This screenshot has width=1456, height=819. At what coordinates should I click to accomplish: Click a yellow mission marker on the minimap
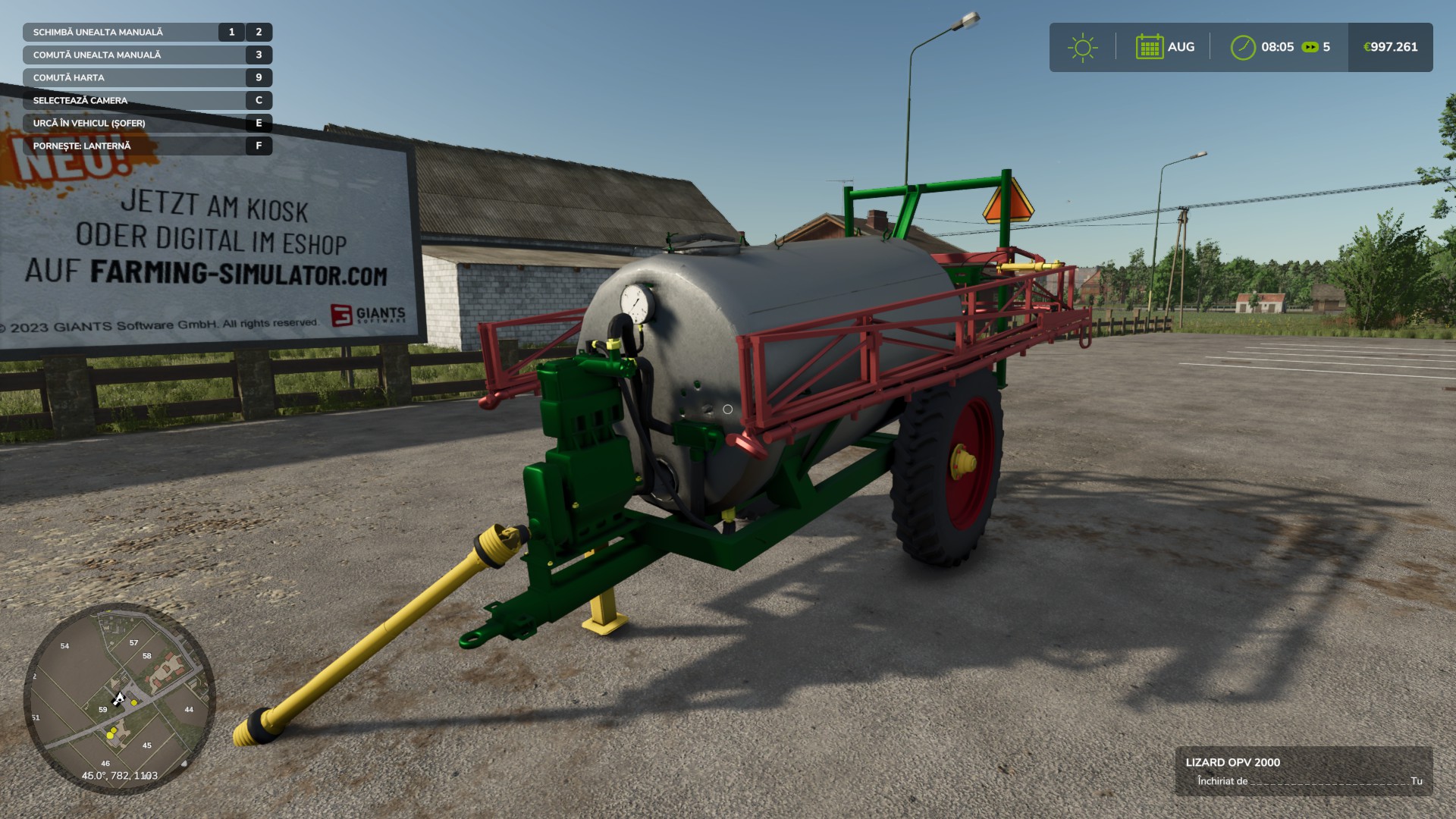click(x=135, y=701)
